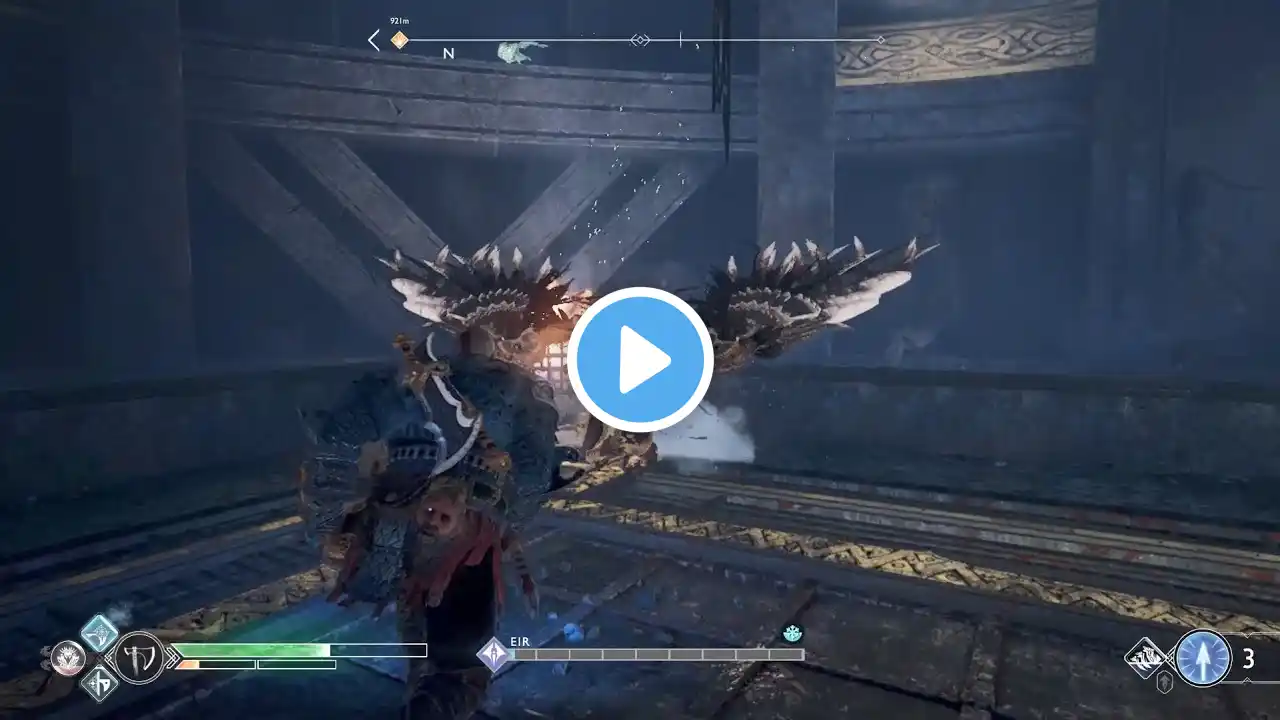Select the Leviathan Axe weapon icon

tap(139, 658)
